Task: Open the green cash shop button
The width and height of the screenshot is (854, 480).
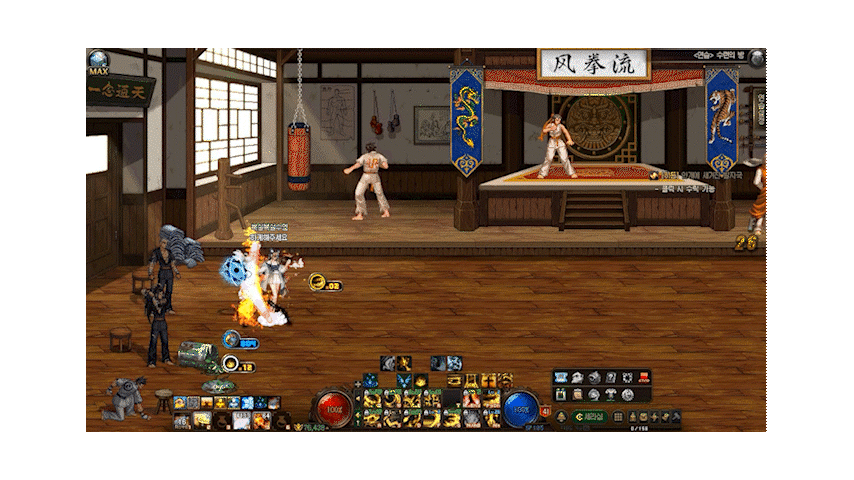Action: (x=589, y=417)
